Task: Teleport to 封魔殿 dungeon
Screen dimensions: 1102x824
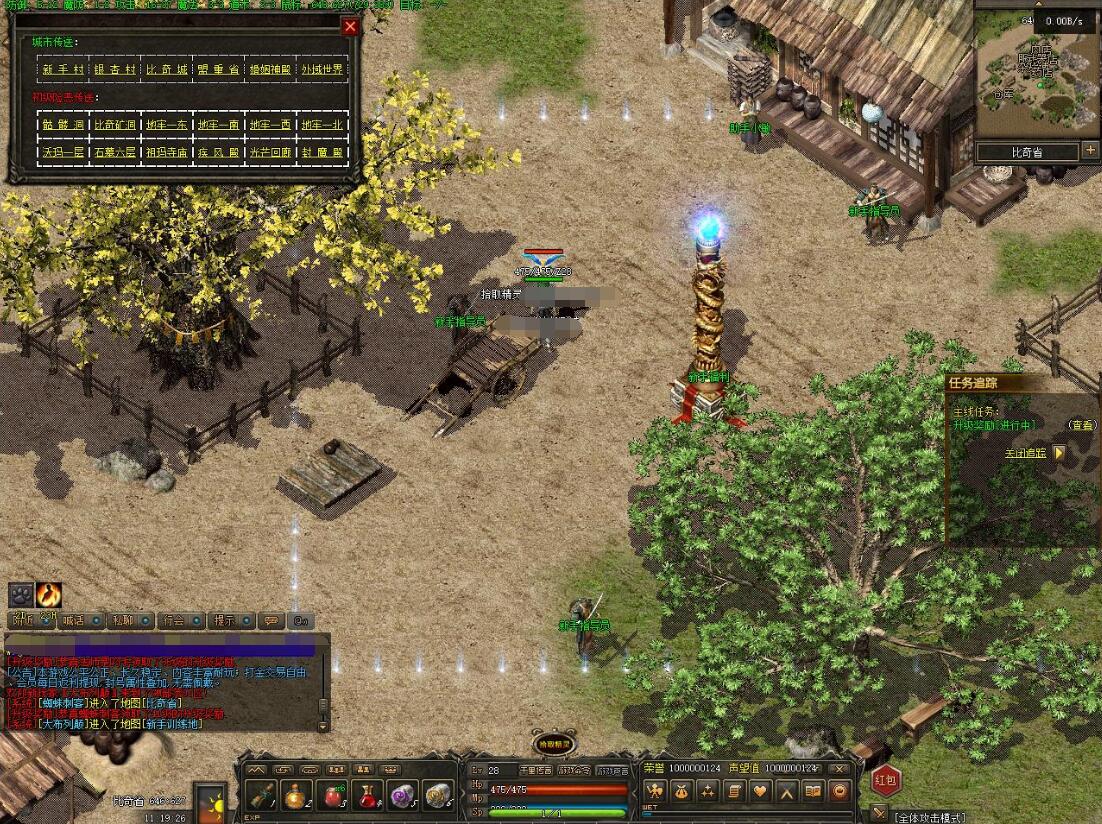Action: (322, 152)
